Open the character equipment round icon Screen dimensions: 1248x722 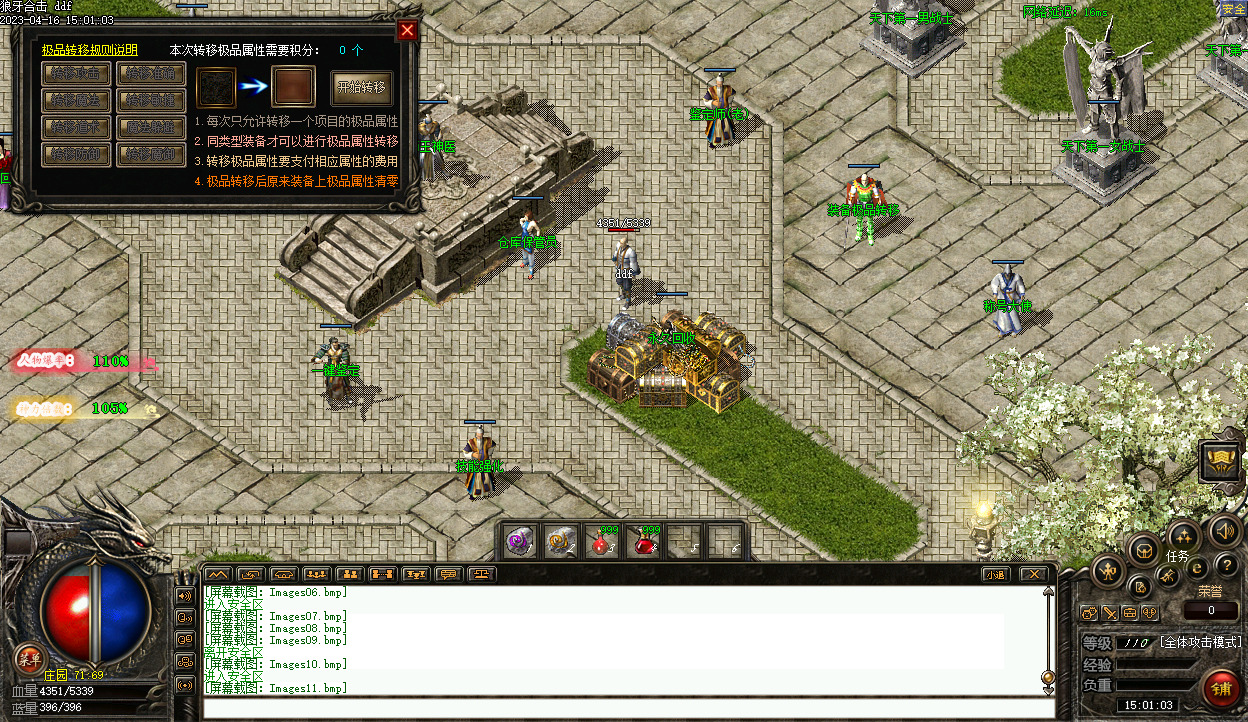(x=1108, y=572)
